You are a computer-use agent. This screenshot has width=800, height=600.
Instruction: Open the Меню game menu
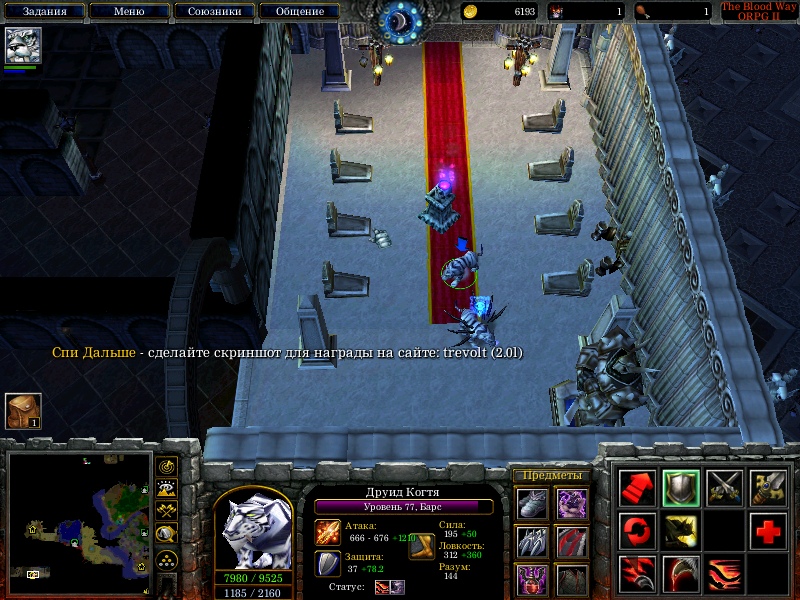coord(128,12)
